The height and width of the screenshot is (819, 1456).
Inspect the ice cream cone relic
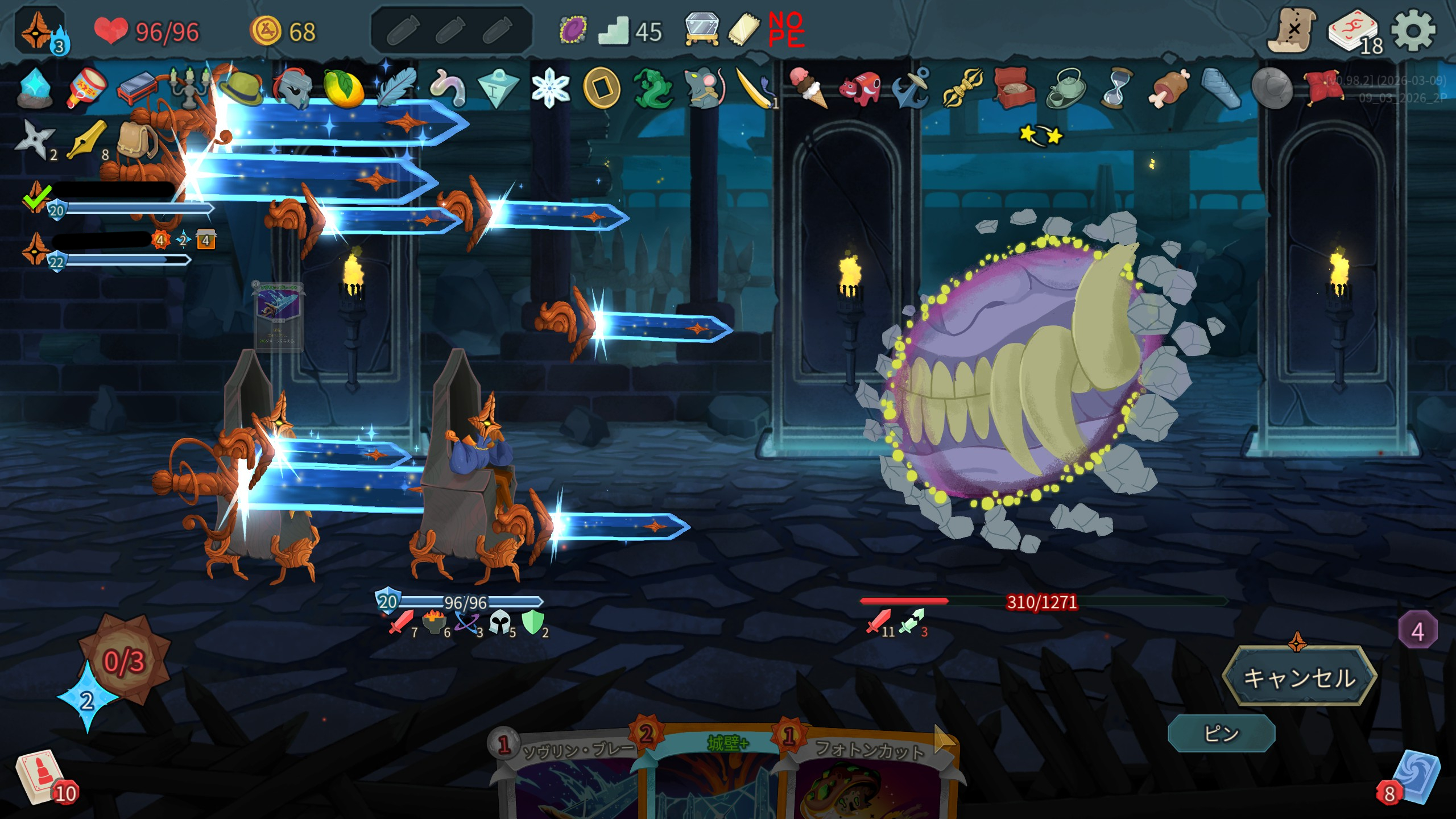(808, 88)
